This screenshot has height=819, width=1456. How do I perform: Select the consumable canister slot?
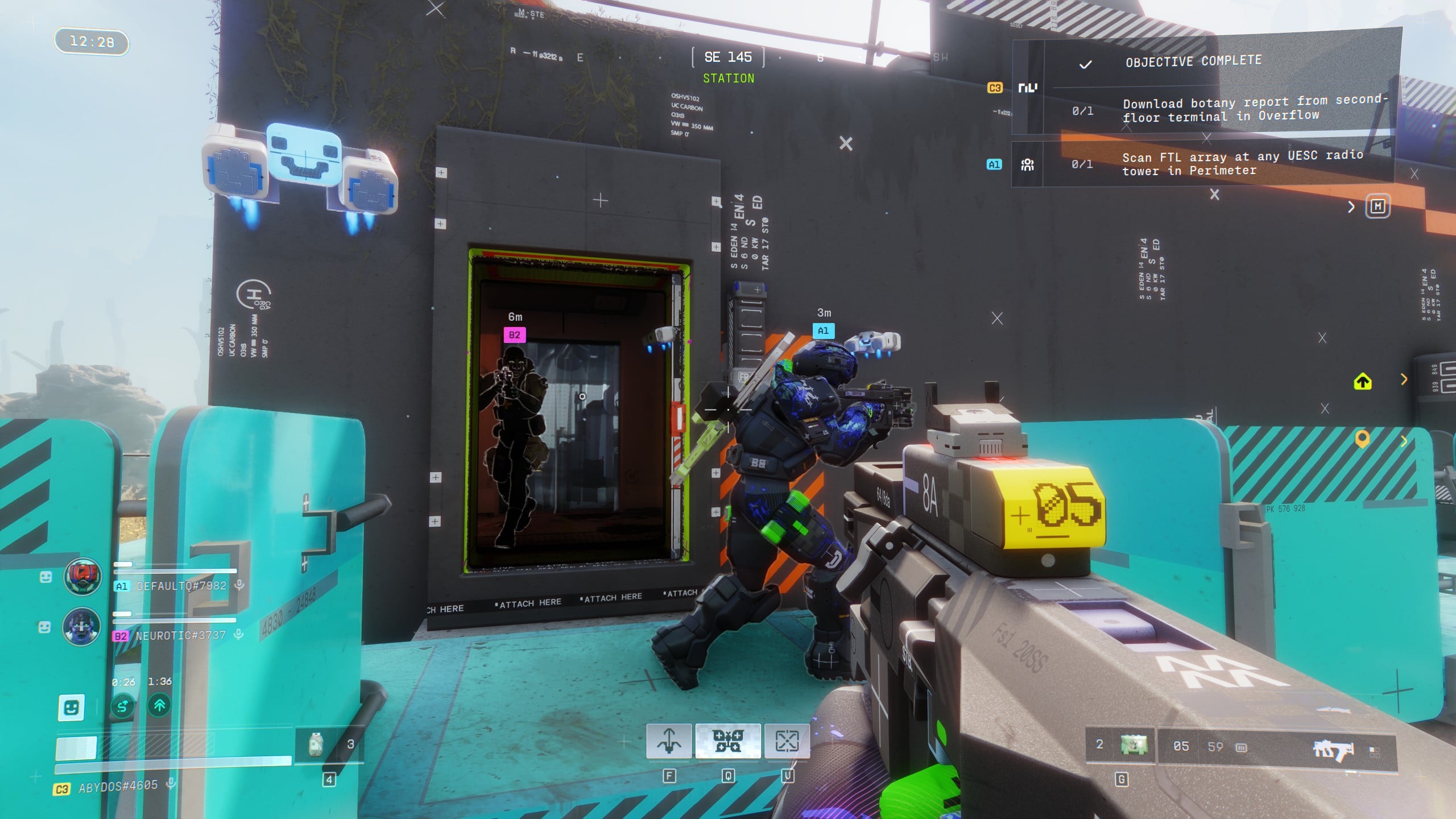pyautogui.click(x=316, y=744)
